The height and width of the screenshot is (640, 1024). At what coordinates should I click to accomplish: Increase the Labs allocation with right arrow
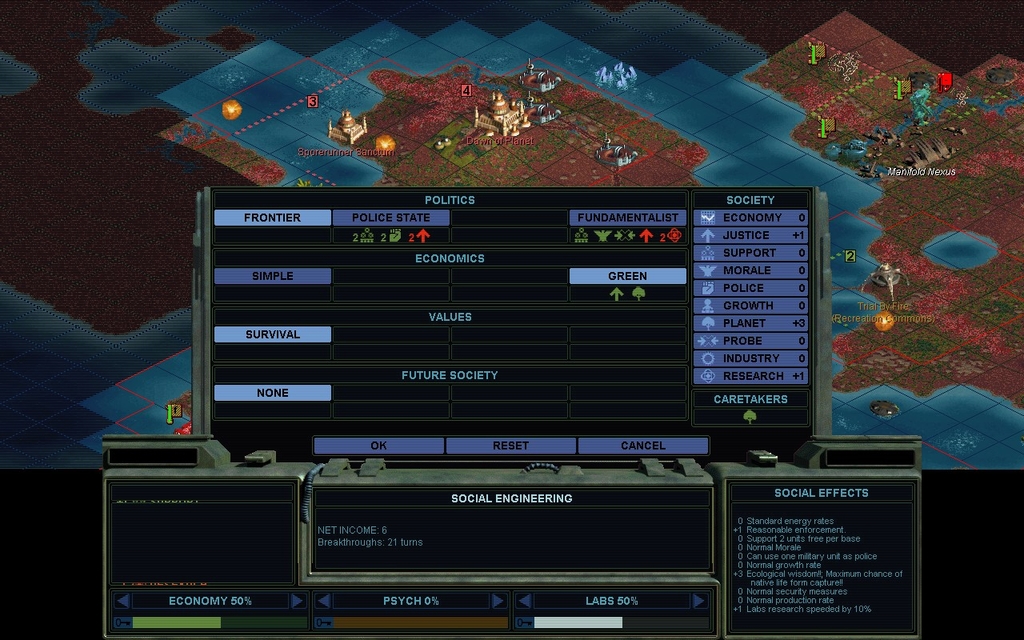697,601
